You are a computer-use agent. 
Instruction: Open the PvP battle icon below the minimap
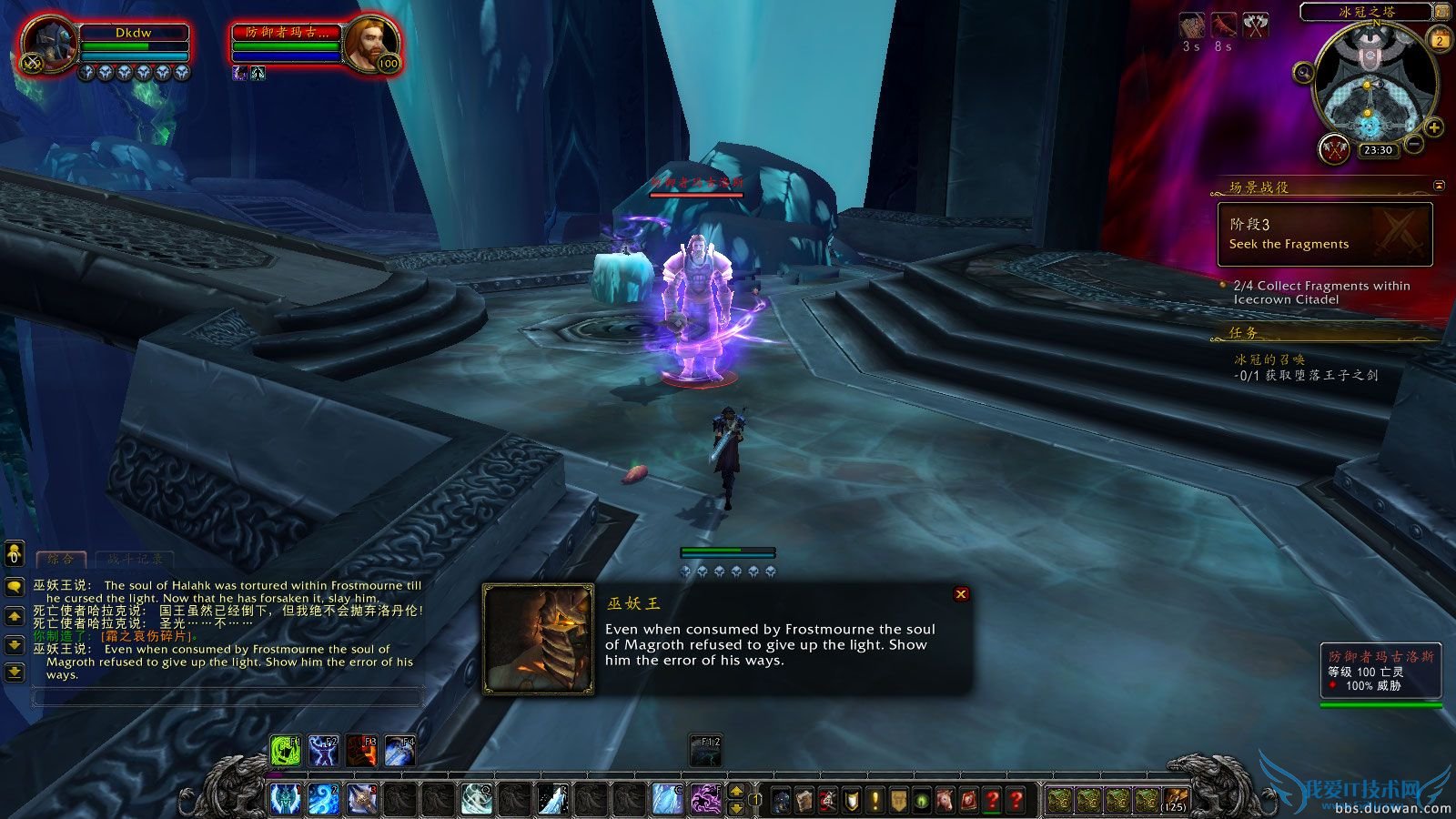coord(1334,148)
